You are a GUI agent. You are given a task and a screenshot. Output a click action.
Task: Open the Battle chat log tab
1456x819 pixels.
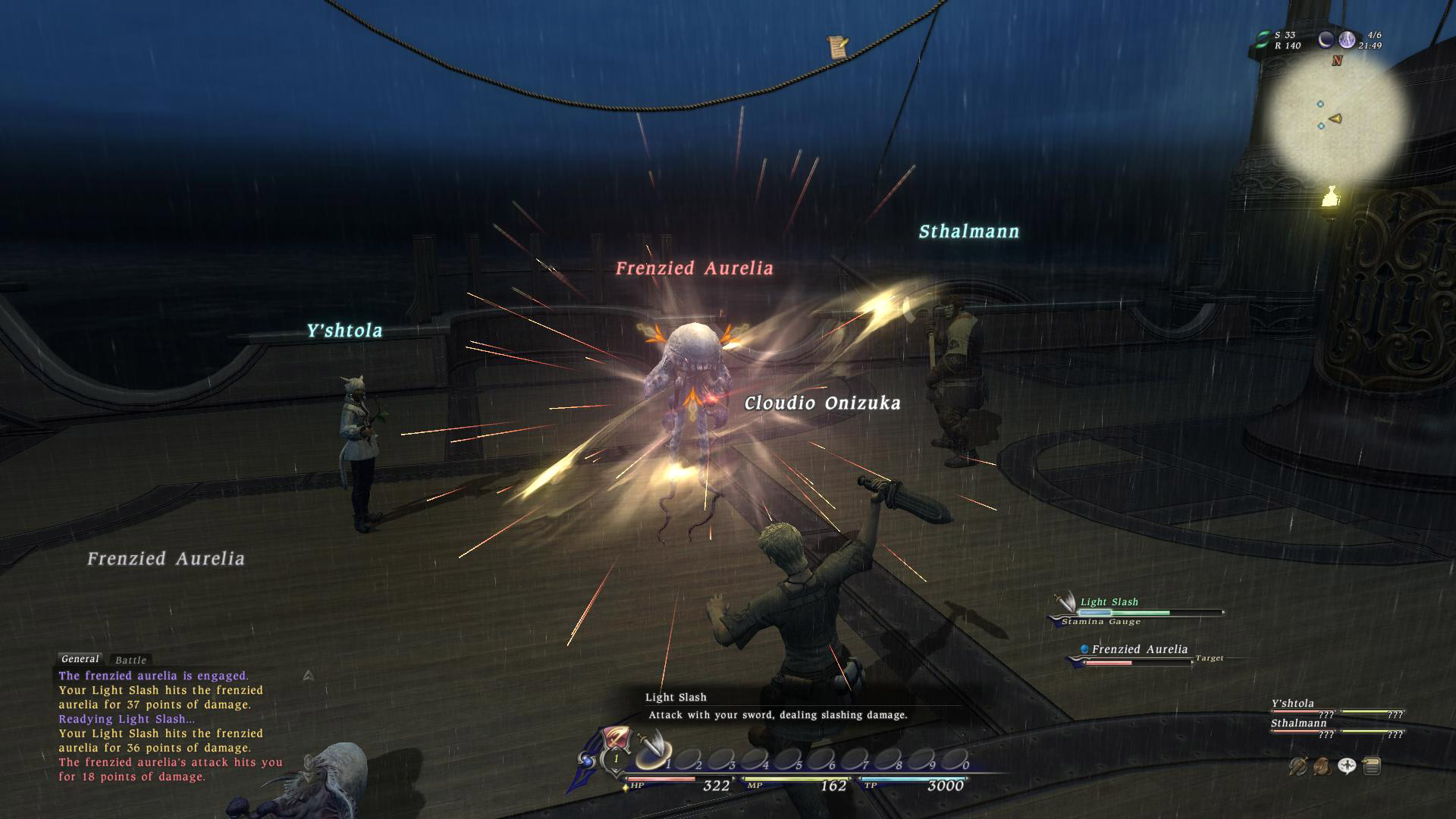point(130,661)
